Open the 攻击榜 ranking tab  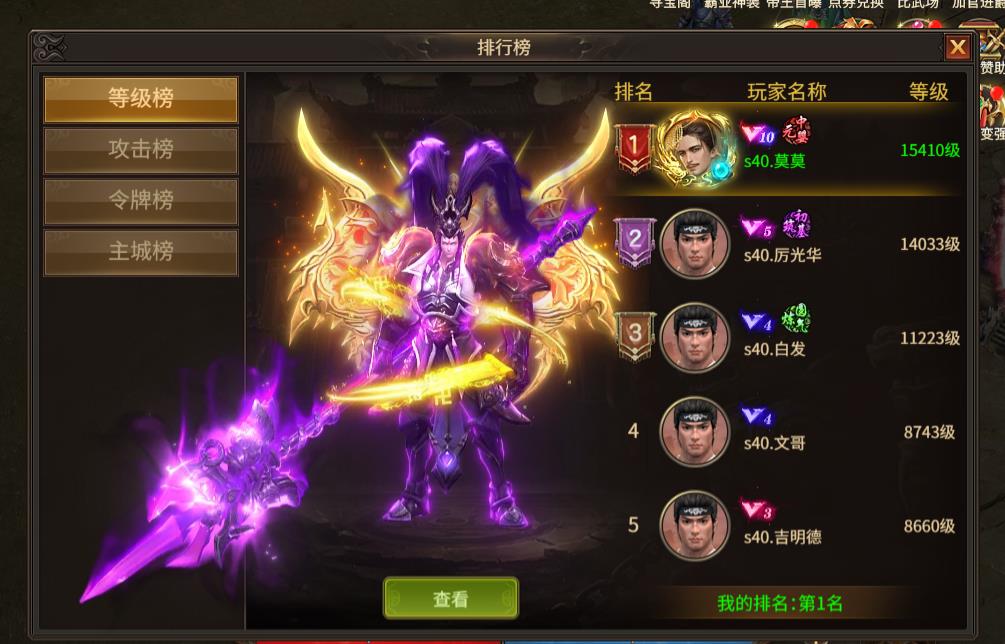click(x=141, y=150)
